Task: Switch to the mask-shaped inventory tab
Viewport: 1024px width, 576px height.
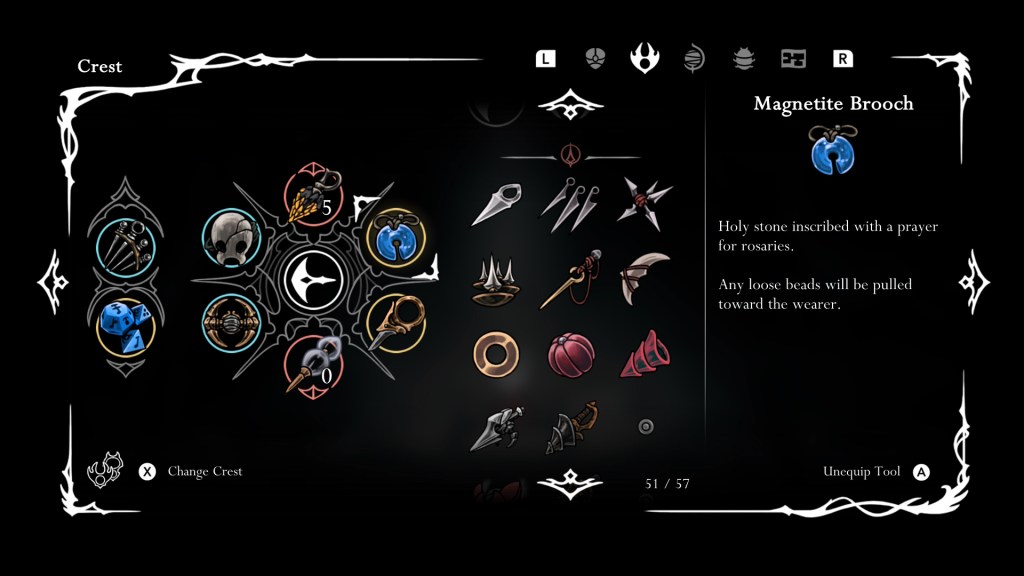Action: click(595, 58)
